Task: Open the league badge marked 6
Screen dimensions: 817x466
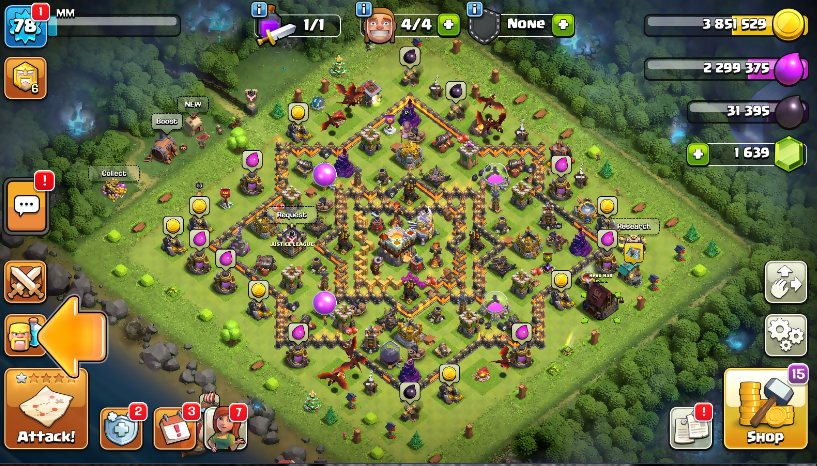Action: pyautogui.click(x=24, y=78)
